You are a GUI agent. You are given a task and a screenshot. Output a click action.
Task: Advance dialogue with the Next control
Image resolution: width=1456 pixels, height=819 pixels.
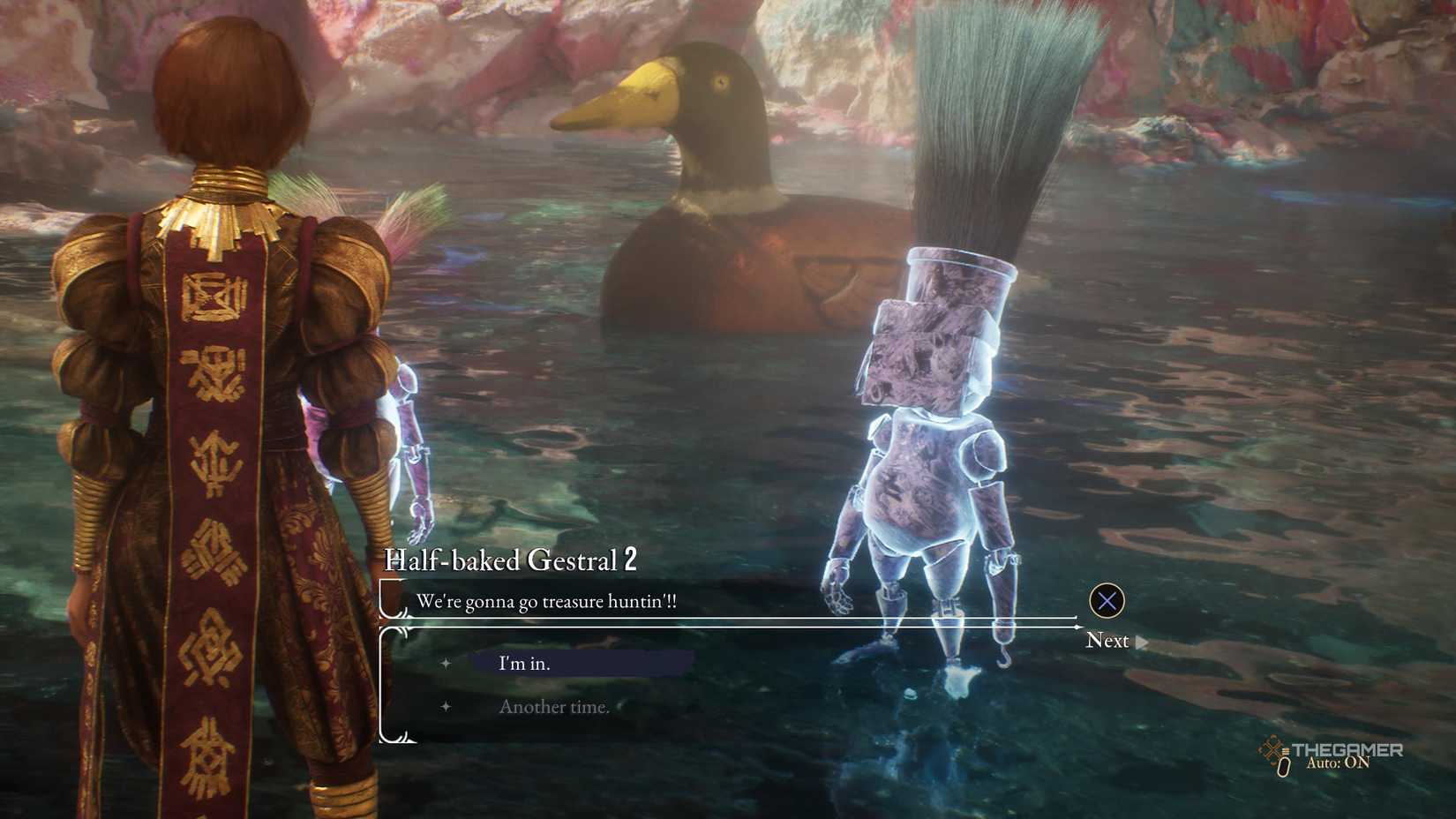[x=1108, y=641]
